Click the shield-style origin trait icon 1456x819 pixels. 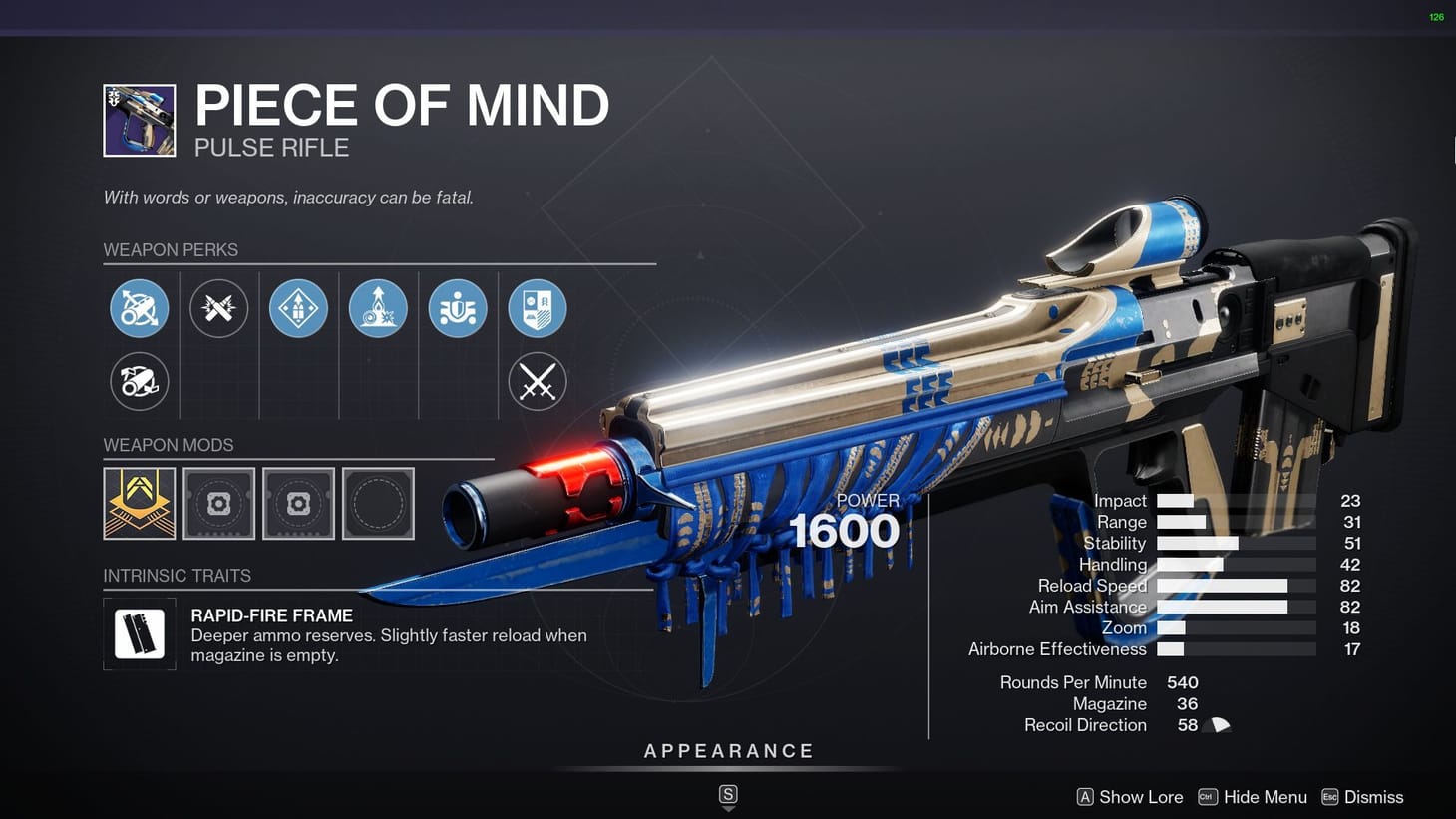click(538, 308)
